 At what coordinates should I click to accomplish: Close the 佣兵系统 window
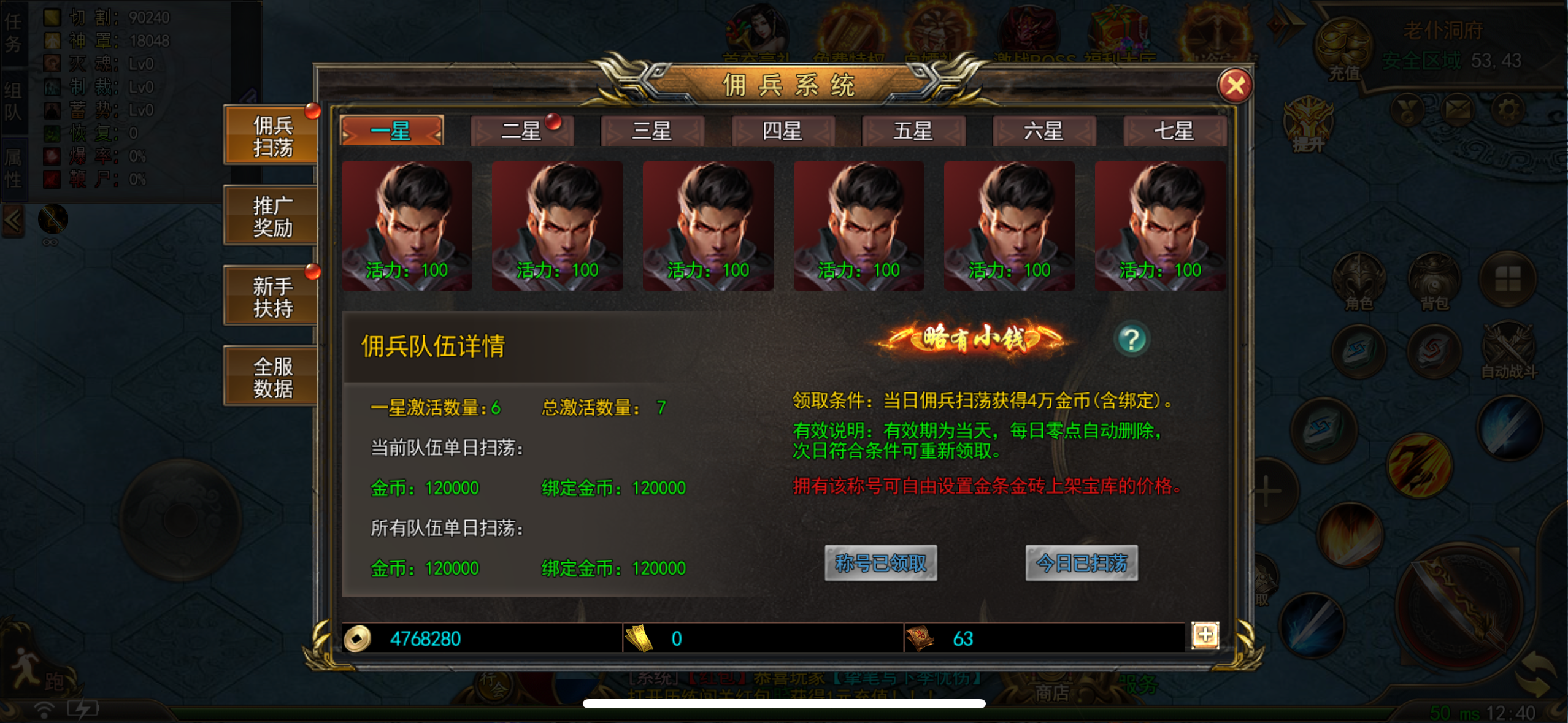tap(1235, 86)
